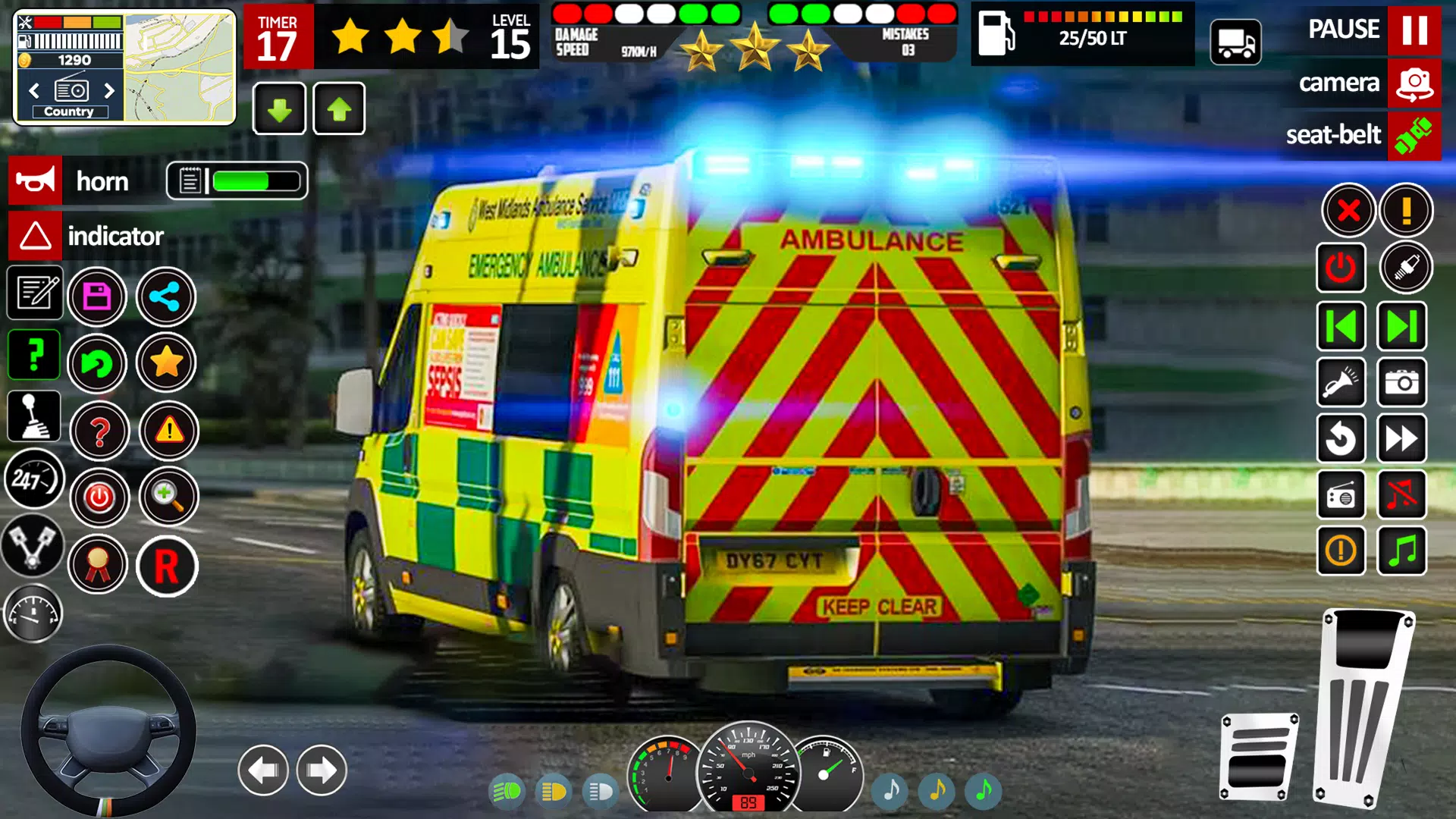1456x819 pixels.
Task: Save the game progress
Action: coord(98,297)
